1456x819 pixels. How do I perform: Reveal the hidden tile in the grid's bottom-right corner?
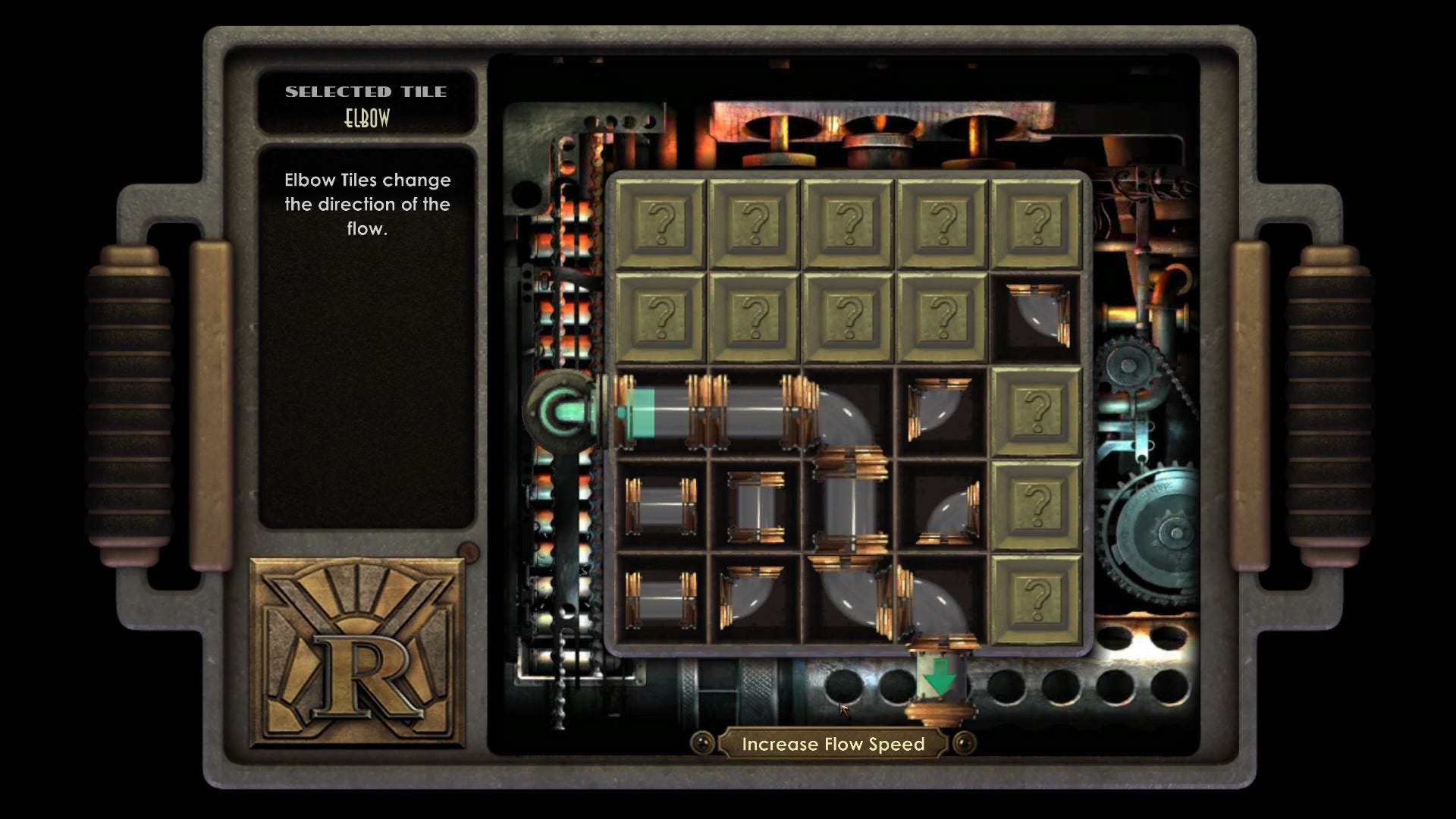pos(1036,599)
